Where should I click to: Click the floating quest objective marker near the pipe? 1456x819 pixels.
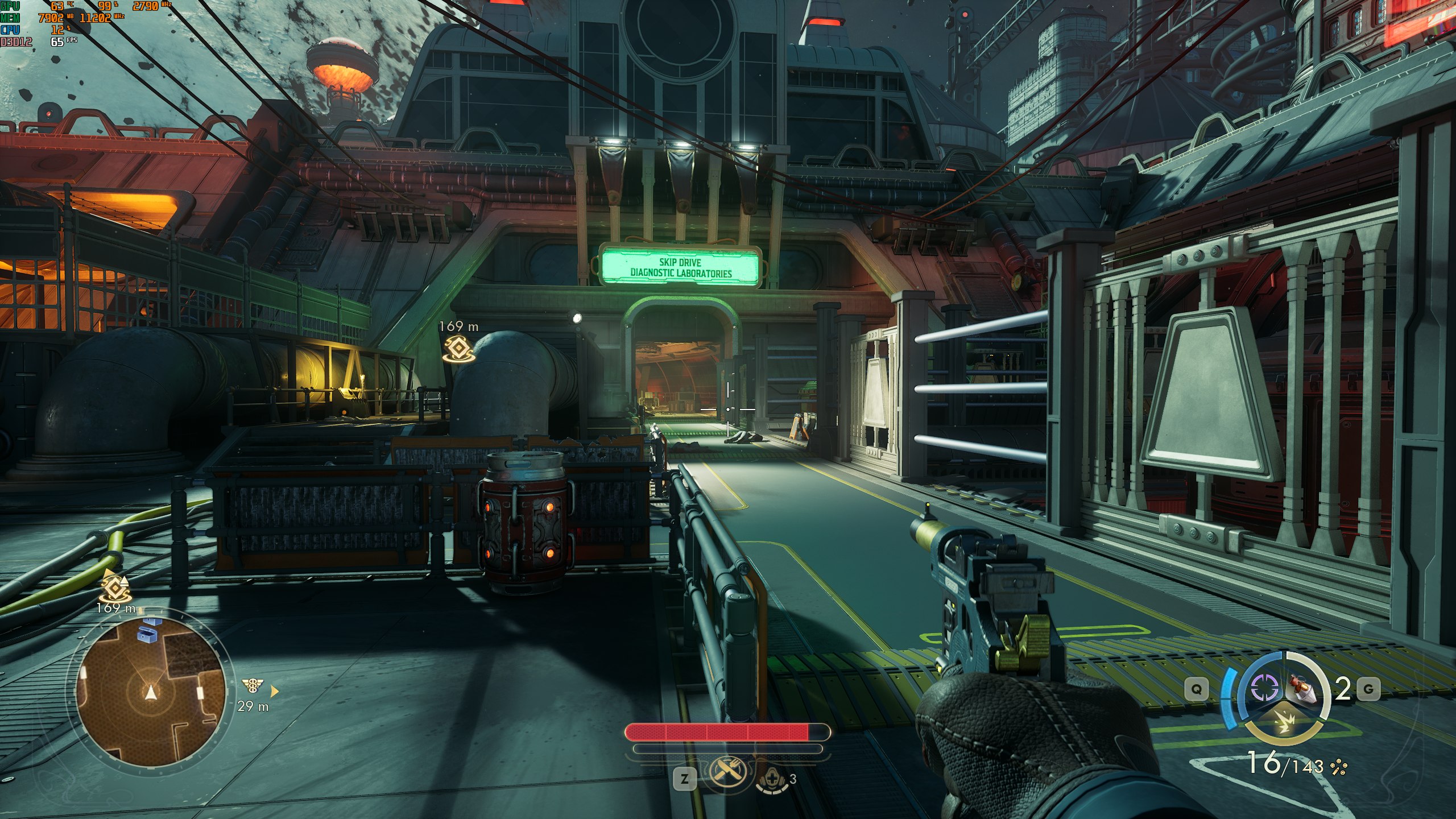pos(458,349)
